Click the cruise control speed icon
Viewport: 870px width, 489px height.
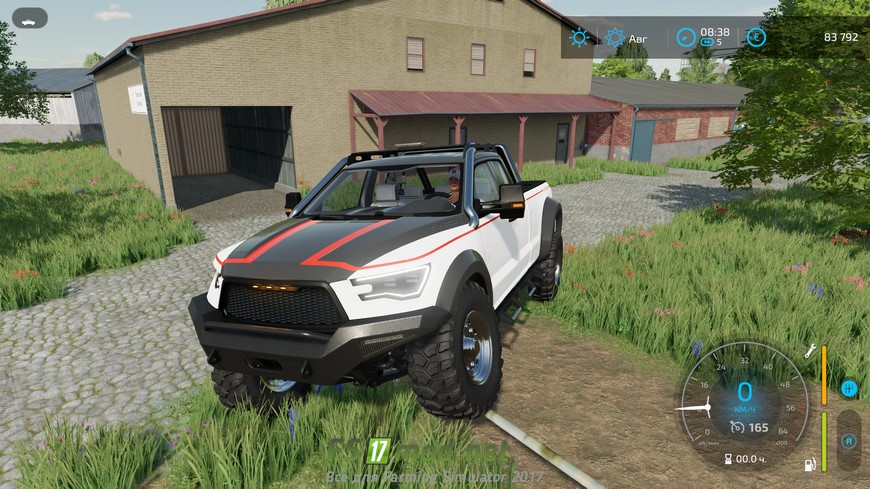(x=737, y=427)
